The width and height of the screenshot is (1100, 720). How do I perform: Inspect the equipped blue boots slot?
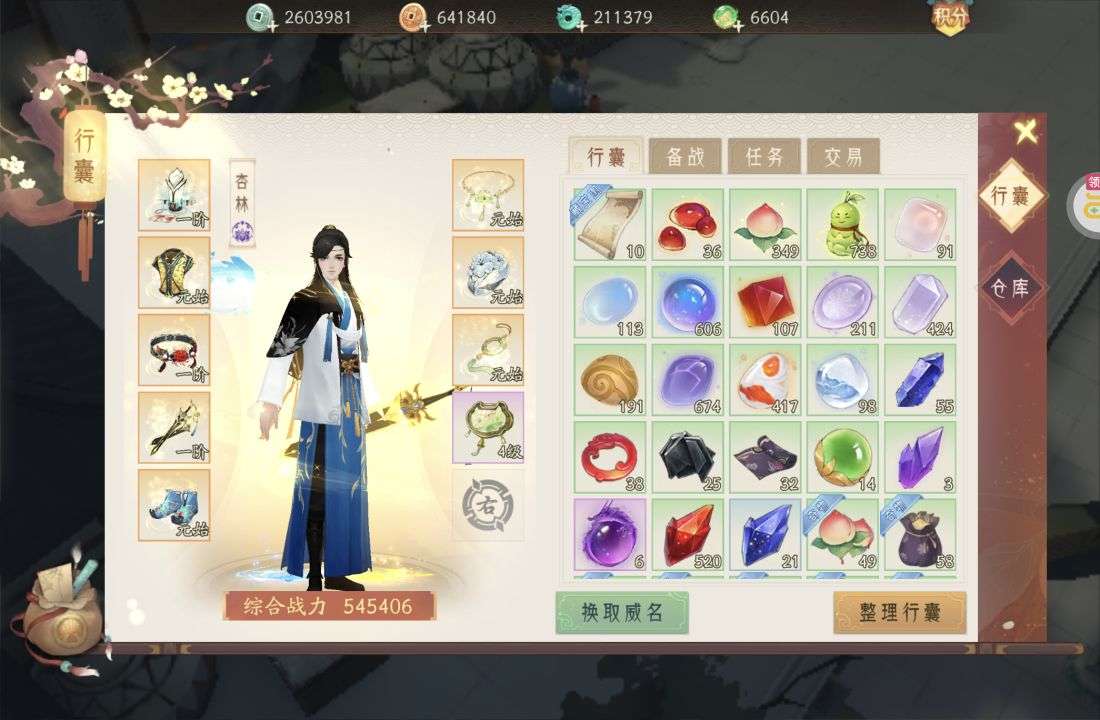174,504
